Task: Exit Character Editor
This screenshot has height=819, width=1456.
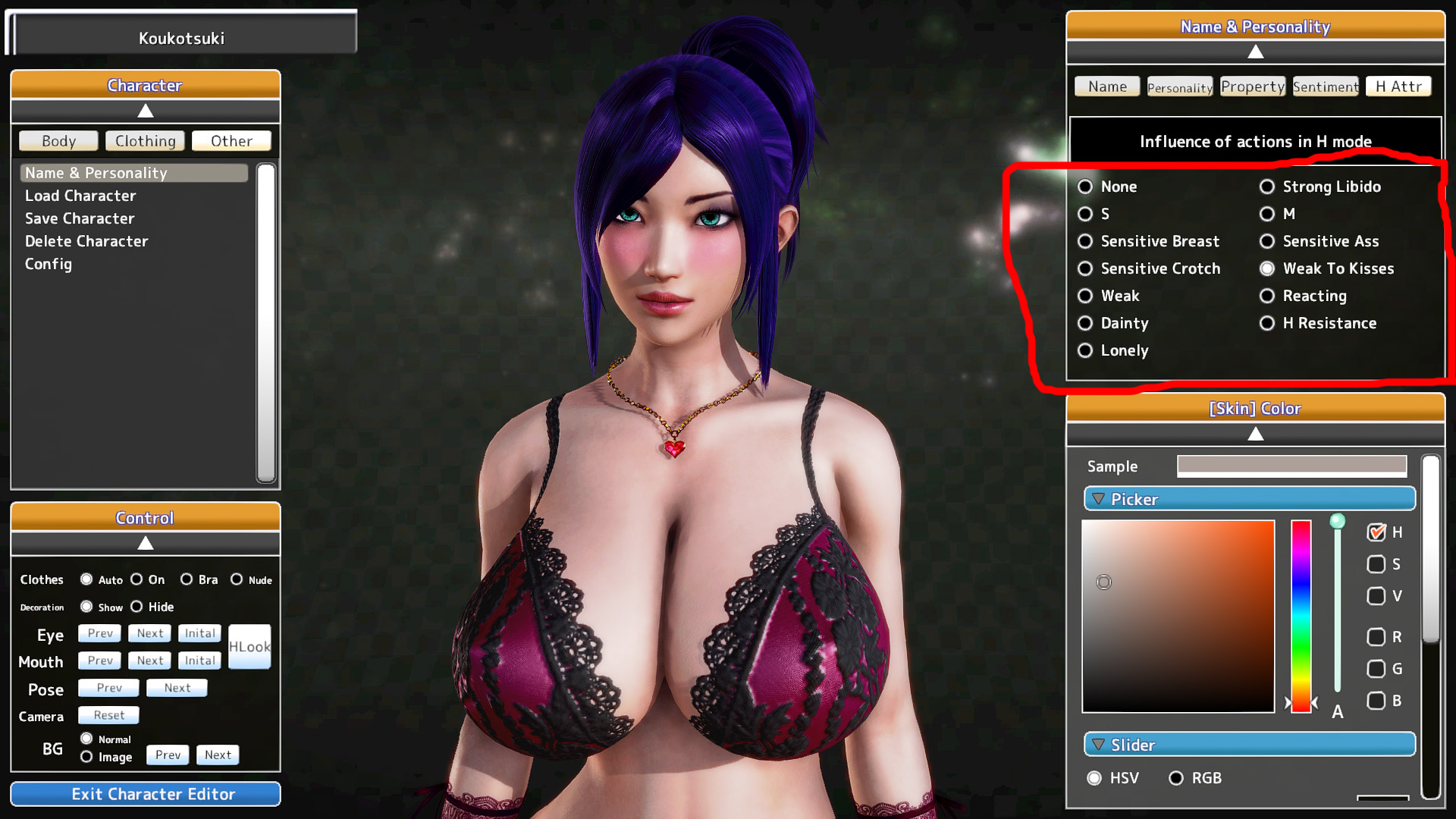Action: click(x=146, y=794)
